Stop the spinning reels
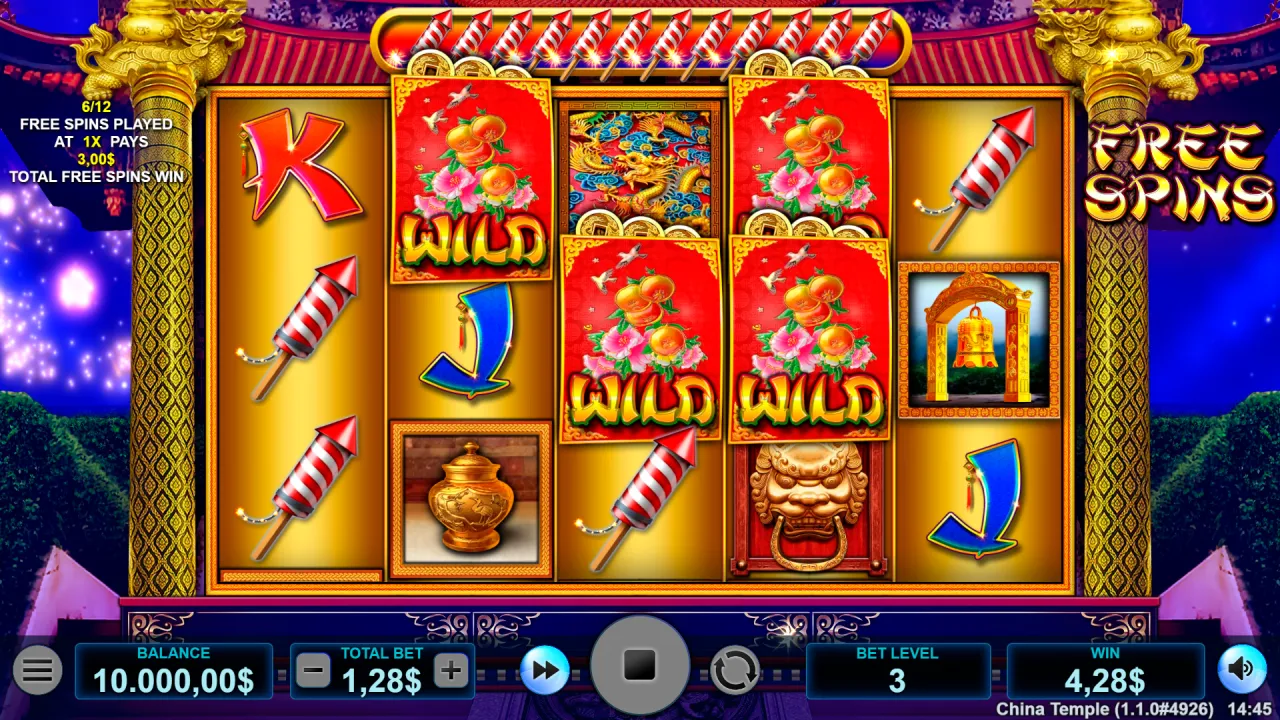1280x720 pixels. [x=639, y=665]
